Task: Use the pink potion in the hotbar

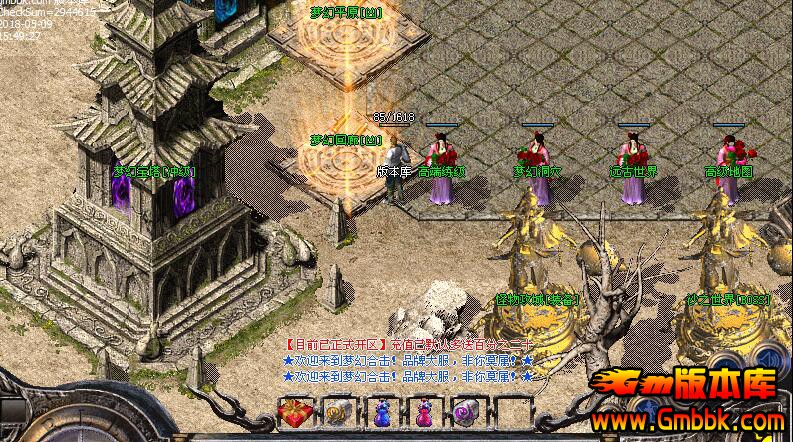Action: pos(424,412)
